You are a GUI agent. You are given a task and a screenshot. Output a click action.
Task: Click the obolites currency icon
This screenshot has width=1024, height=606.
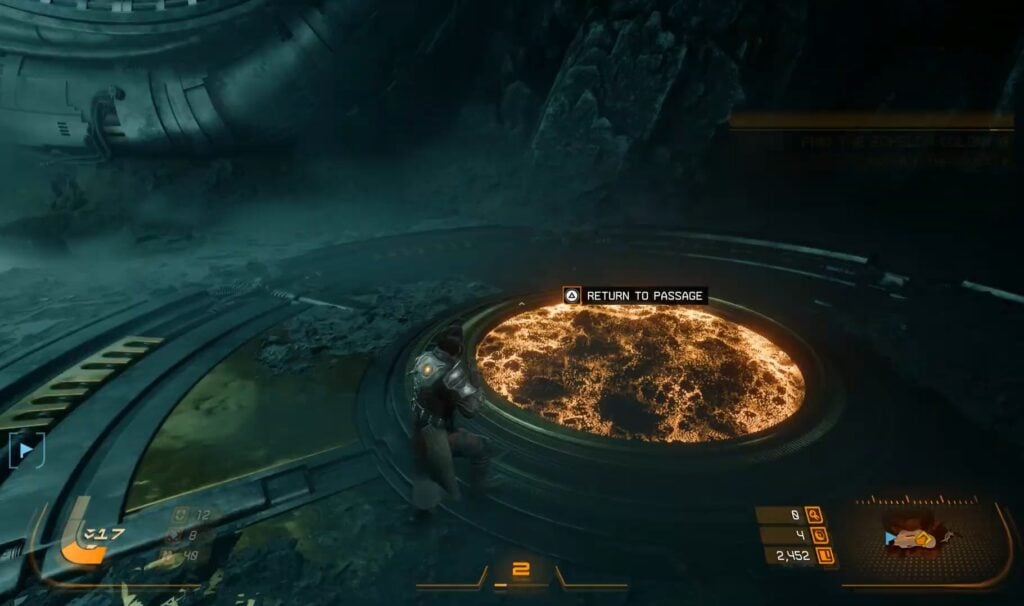[826, 556]
